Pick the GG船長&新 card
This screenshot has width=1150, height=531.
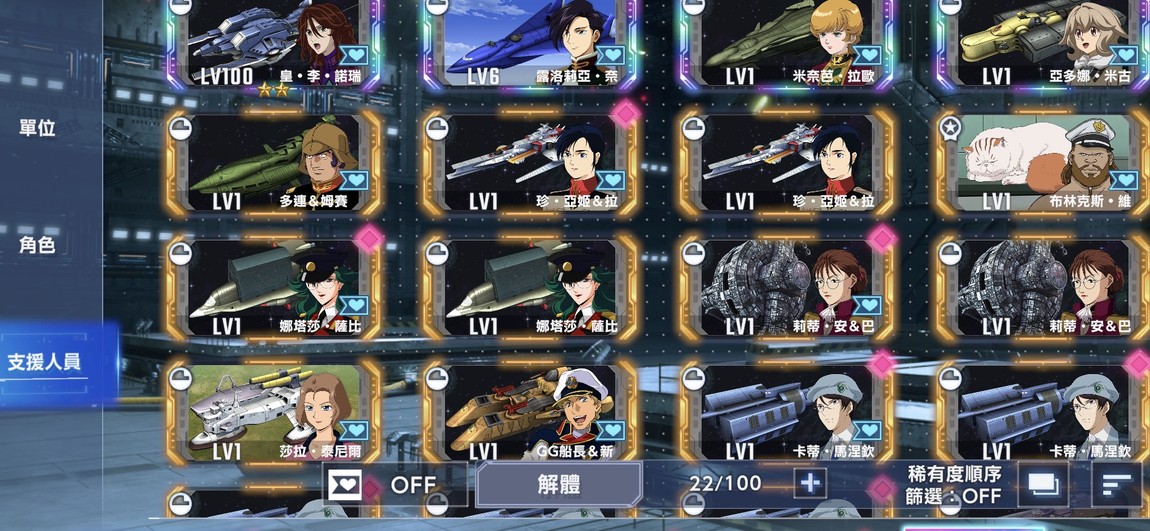[530, 412]
